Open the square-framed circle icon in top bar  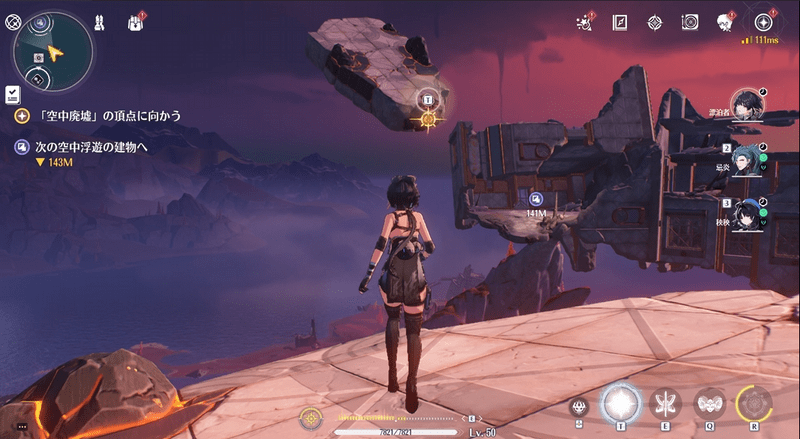coord(689,21)
